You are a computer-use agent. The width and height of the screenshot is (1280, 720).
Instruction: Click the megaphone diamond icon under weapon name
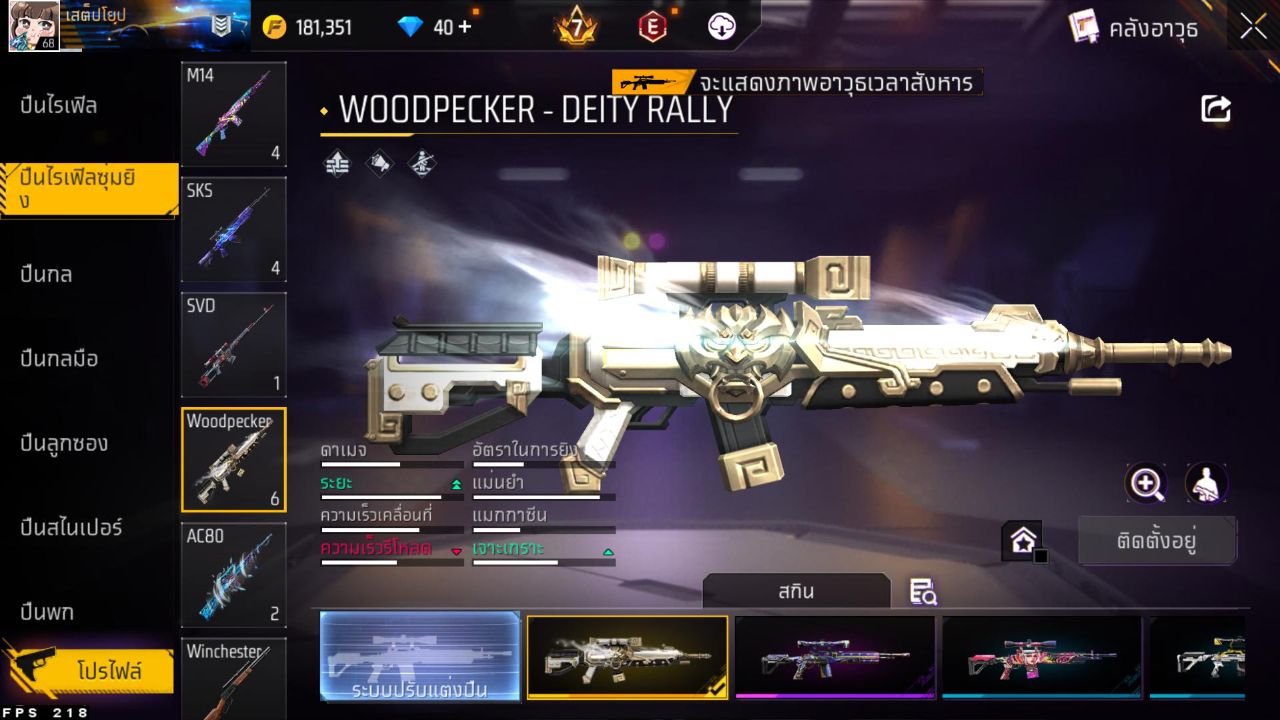[x=378, y=163]
